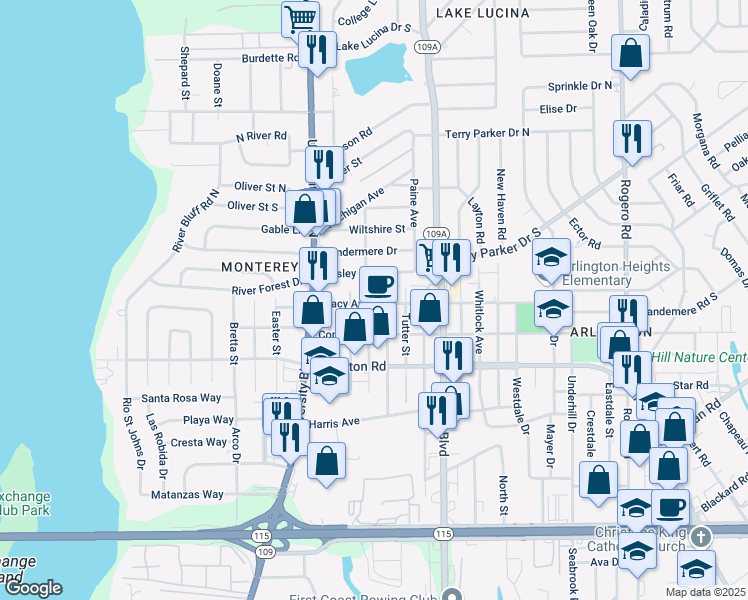
Task: Select the coffee cup marker near Tutter St
Action: 378,285
